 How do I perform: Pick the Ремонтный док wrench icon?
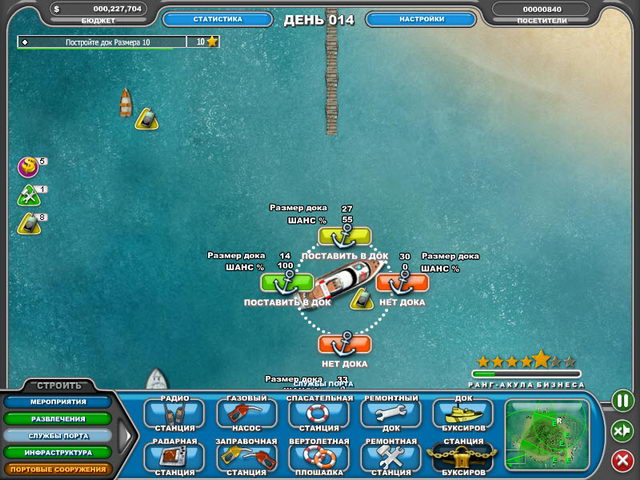389,414
